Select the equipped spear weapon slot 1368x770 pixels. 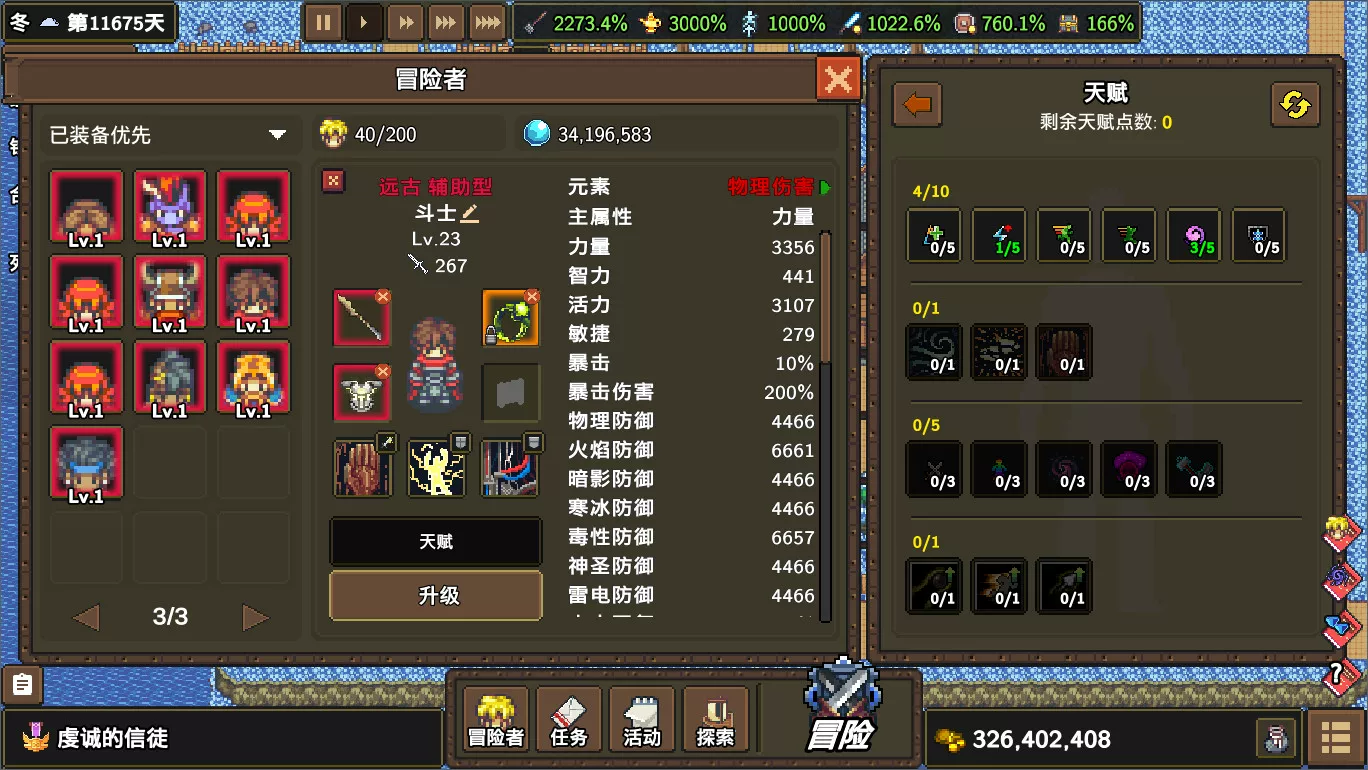[x=362, y=318]
